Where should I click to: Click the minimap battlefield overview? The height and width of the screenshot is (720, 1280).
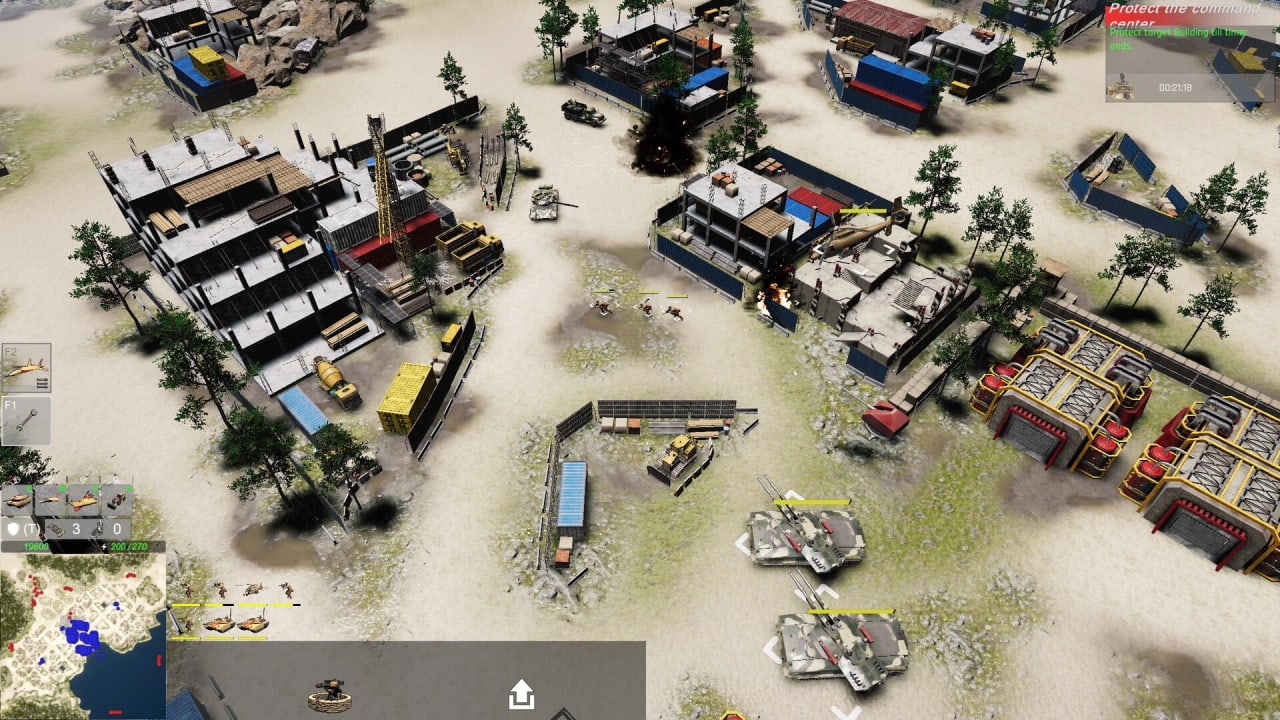coord(83,636)
